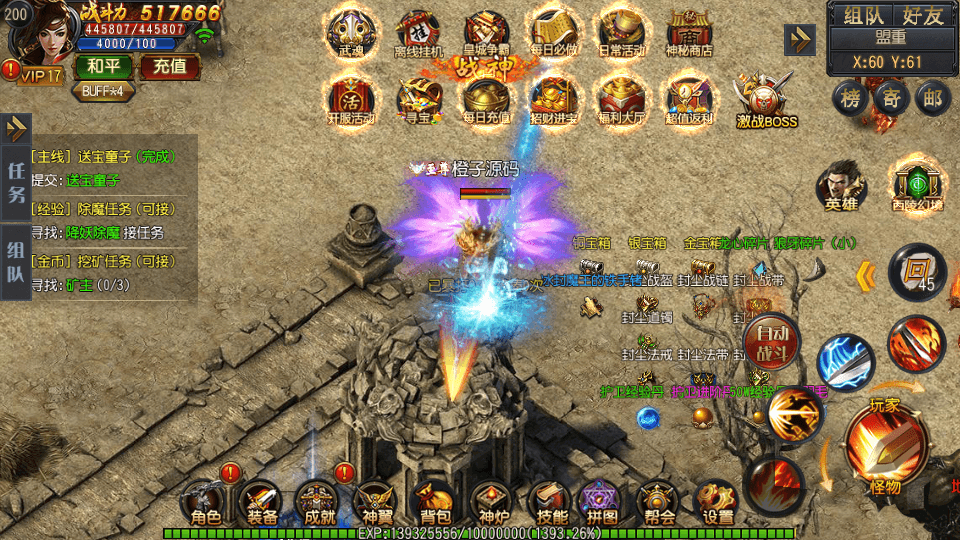
Task: Open the VIP 17 badge
Action: pyautogui.click(x=39, y=76)
